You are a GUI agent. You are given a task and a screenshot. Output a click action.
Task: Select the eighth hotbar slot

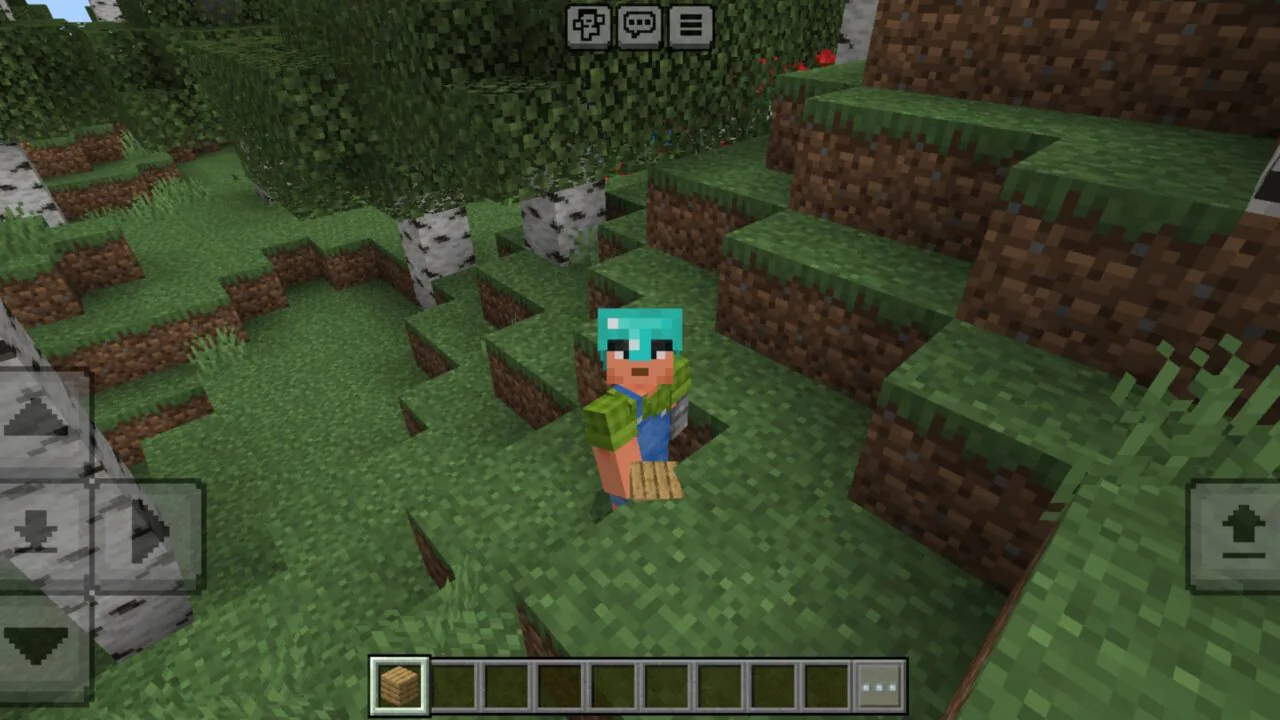pos(770,681)
